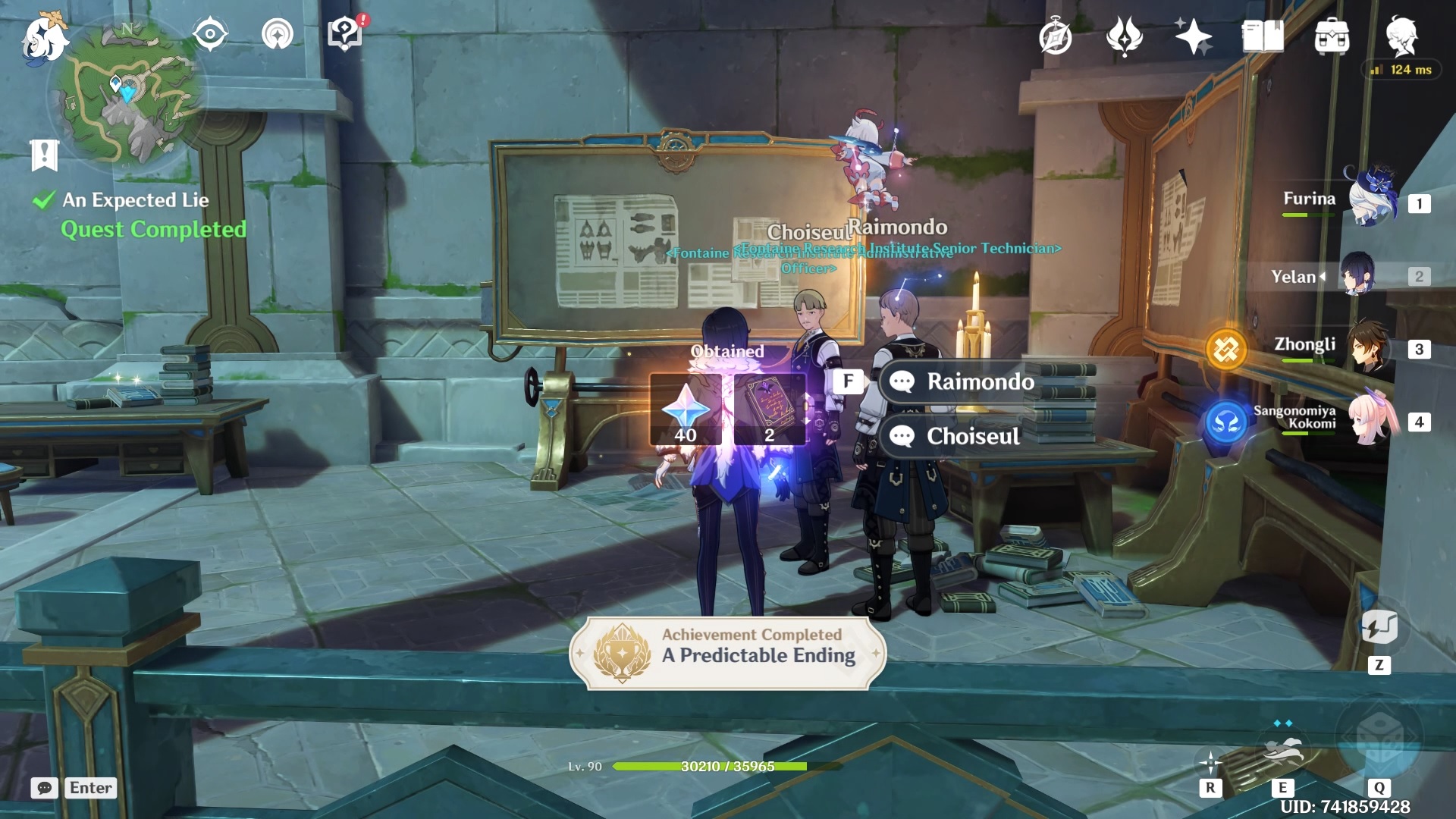Open the four-pointed star Wish icon
Viewport: 1456px width, 819px height.
click(x=1192, y=36)
